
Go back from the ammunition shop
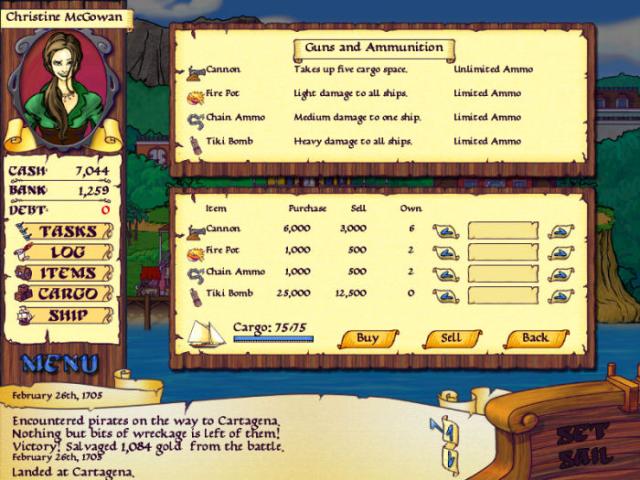coord(536,338)
